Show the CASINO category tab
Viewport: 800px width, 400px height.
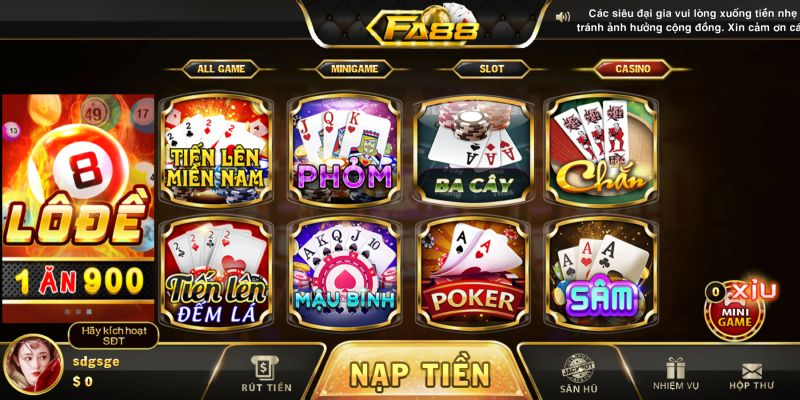(632, 69)
